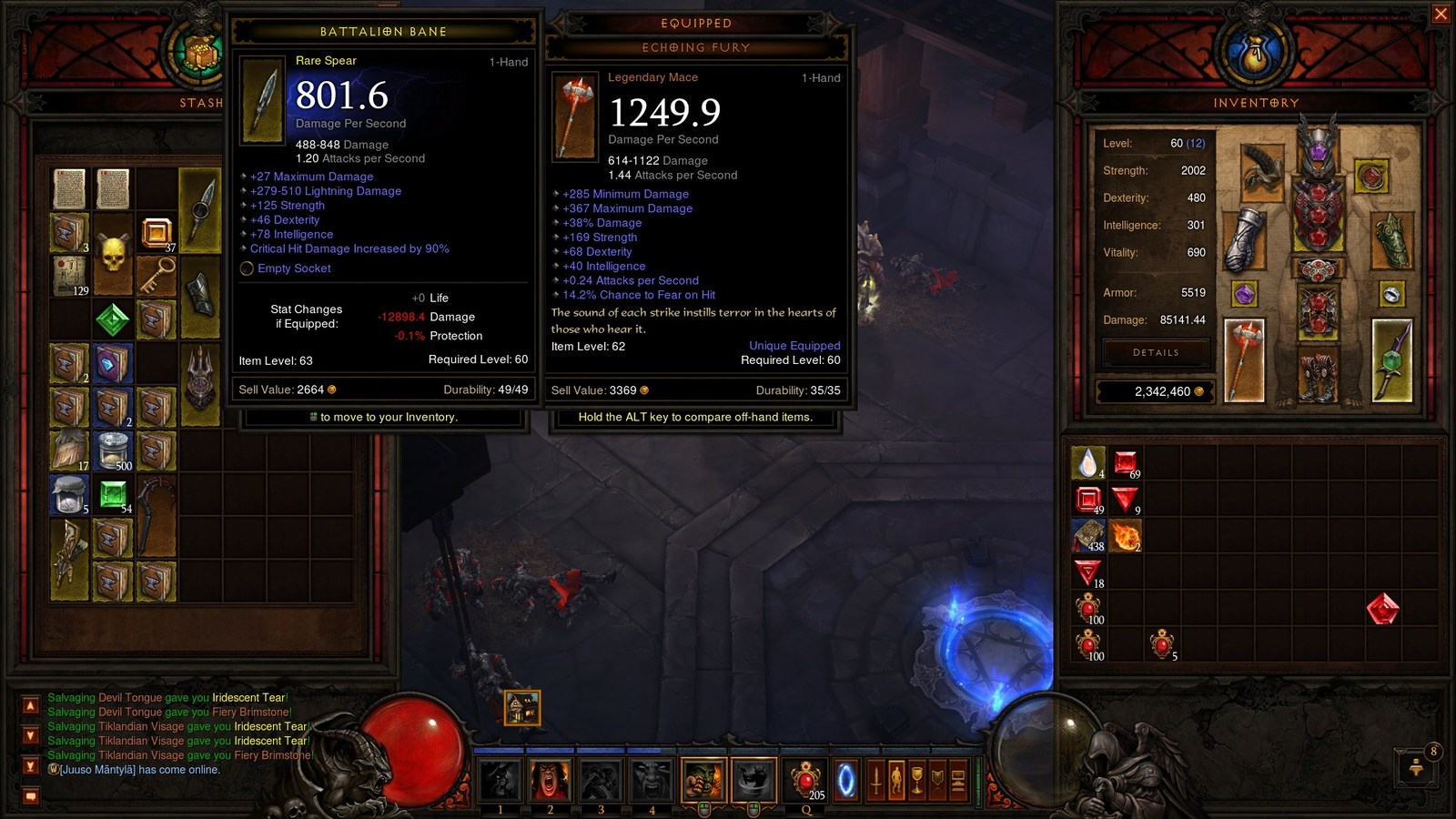Select the equipped helmet with the purple gem
Image resolution: width=1456 pixels, height=819 pixels.
1318,146
